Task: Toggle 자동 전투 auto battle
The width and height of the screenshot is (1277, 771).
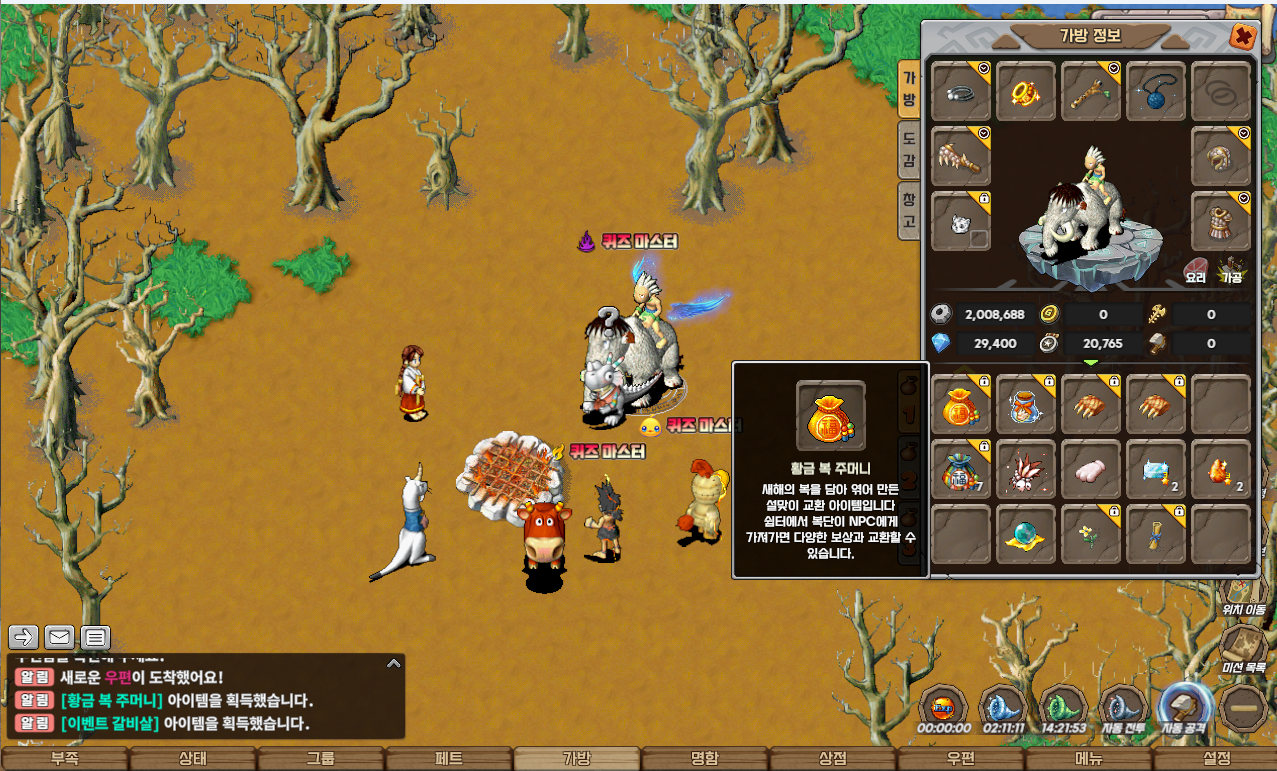Action: click(1122, 710)
